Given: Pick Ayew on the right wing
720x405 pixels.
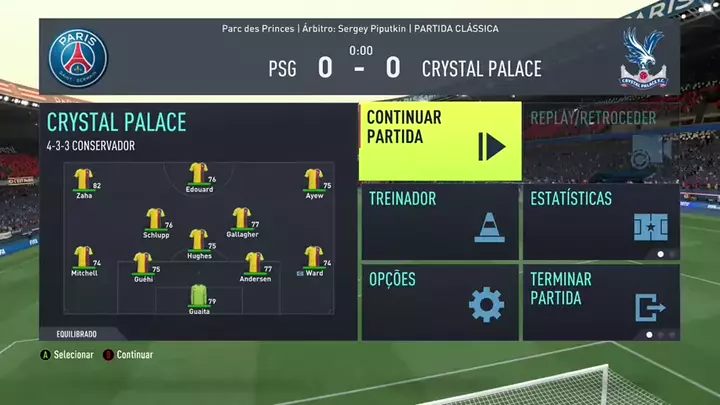Looking at the screenshot, I should (314, 181).
